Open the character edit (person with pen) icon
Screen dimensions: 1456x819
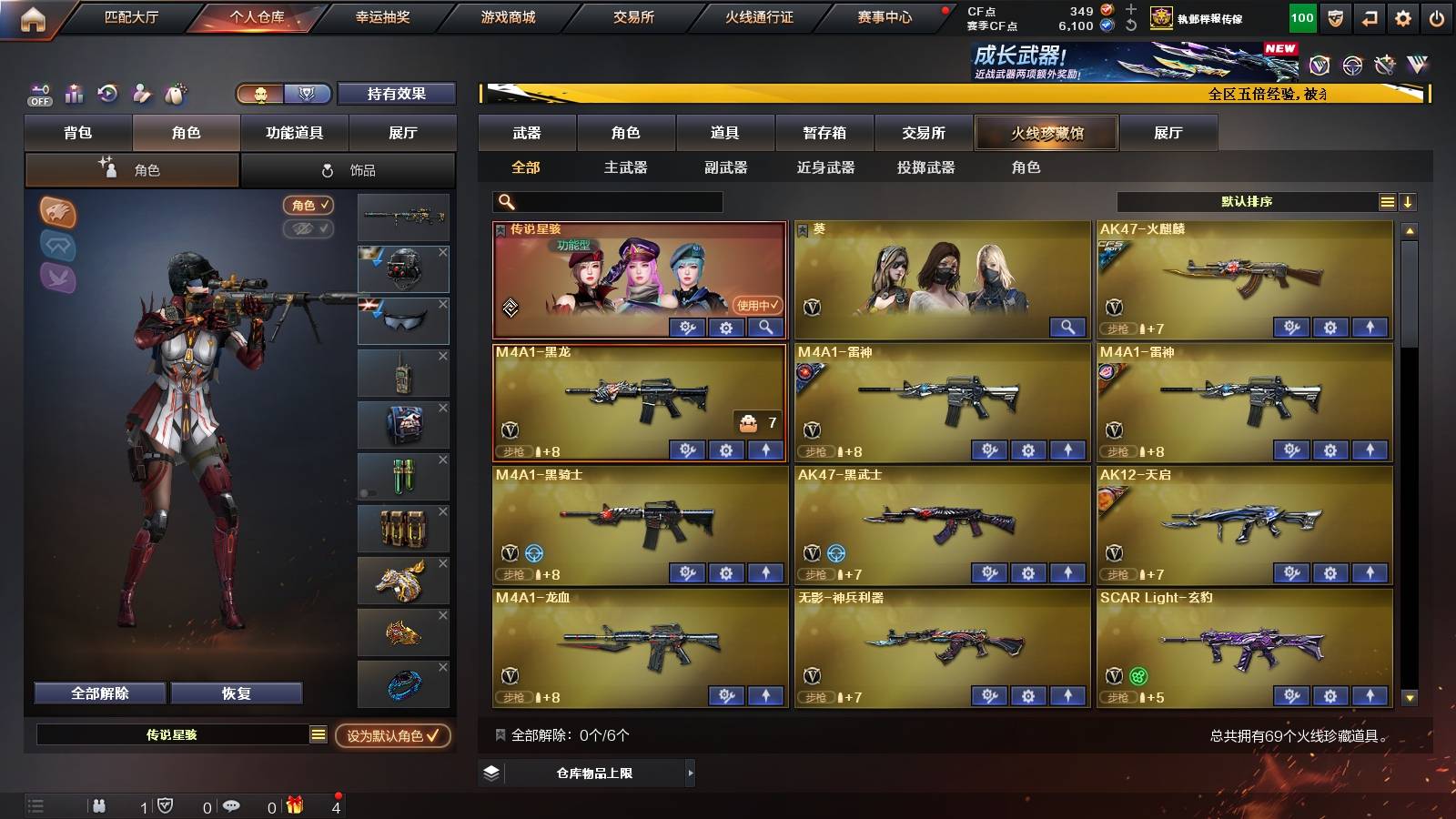[141, 93]
